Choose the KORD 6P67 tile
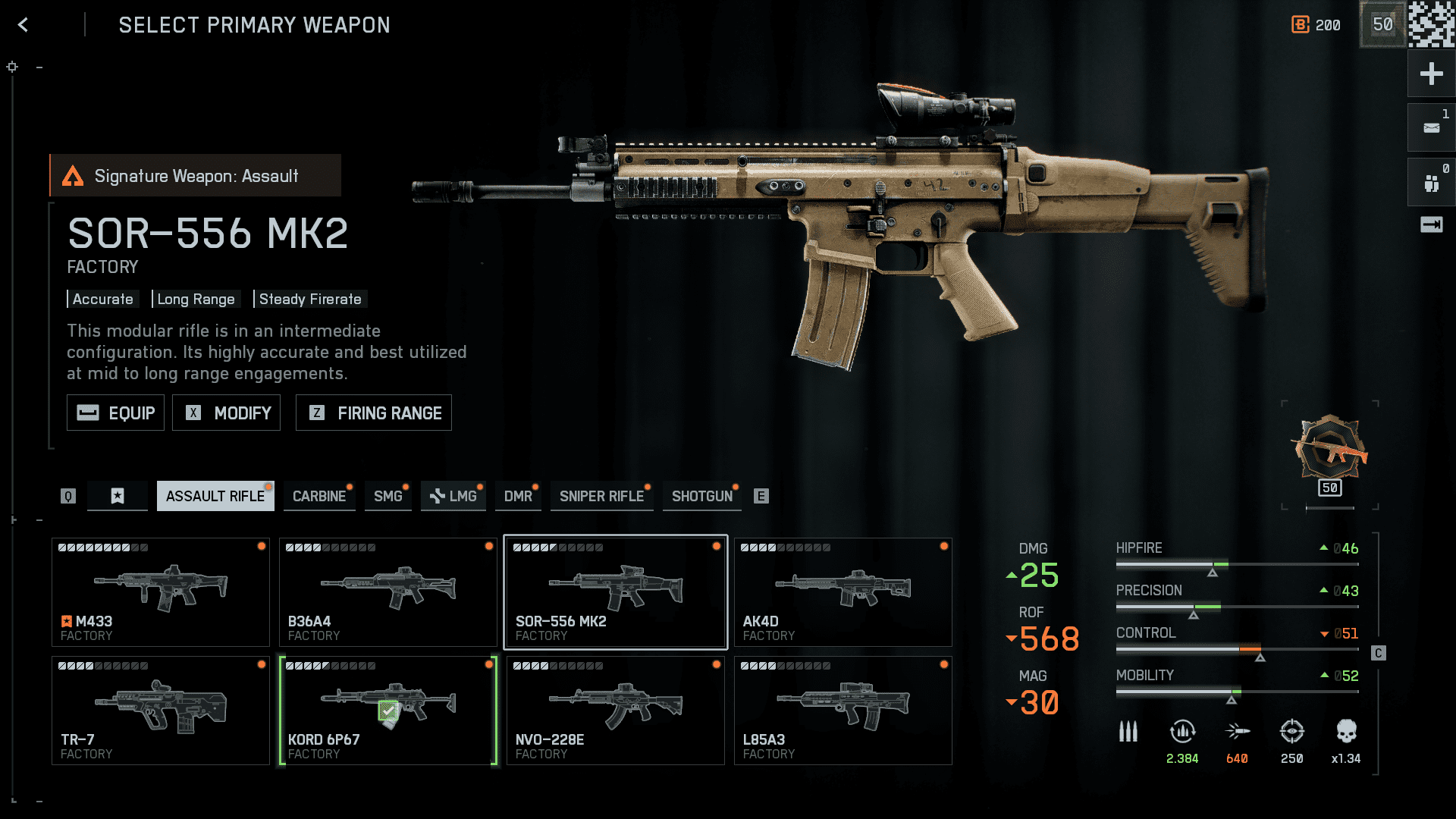This screenshot has width=1456, height=819. 388,711
